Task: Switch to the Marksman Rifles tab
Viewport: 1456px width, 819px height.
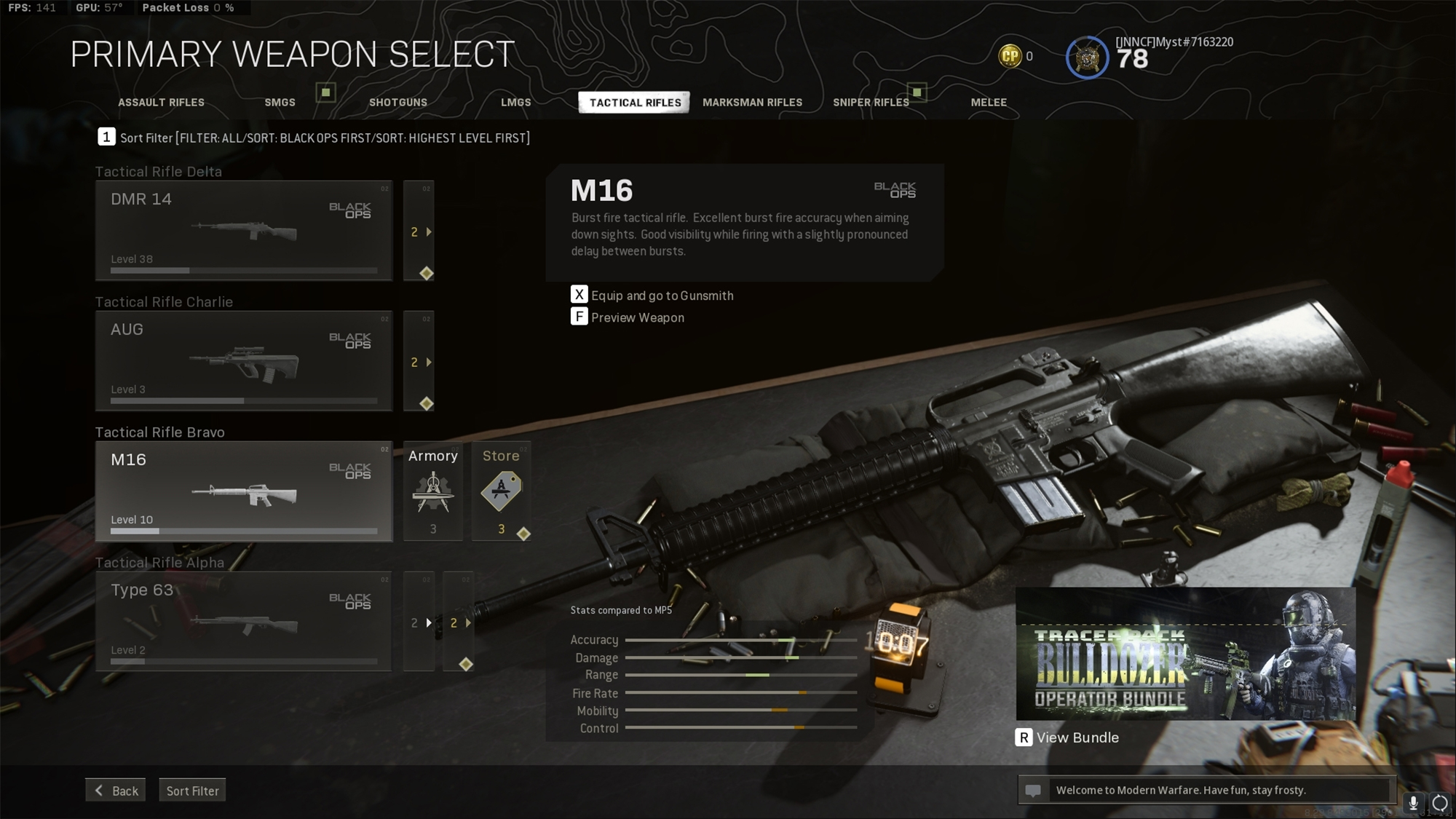Action: point(752,102)
